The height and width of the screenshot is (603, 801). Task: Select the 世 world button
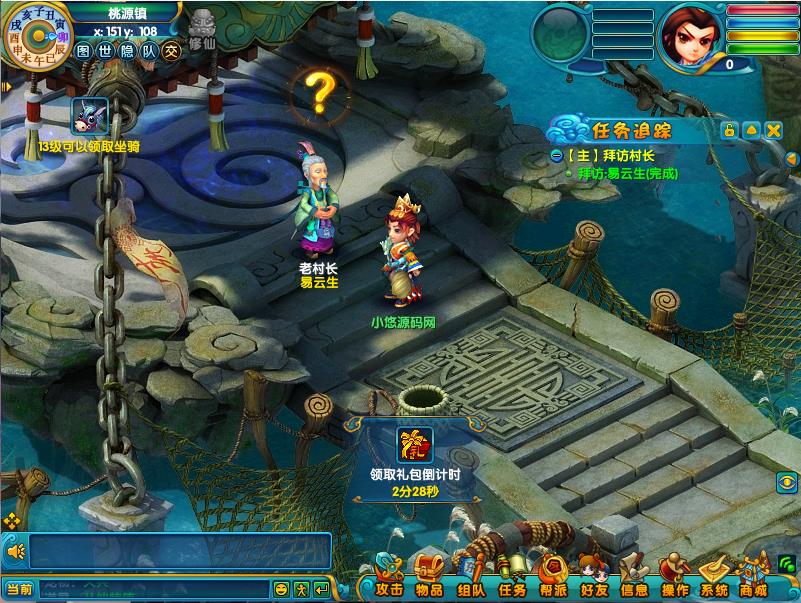pos(105,51)
